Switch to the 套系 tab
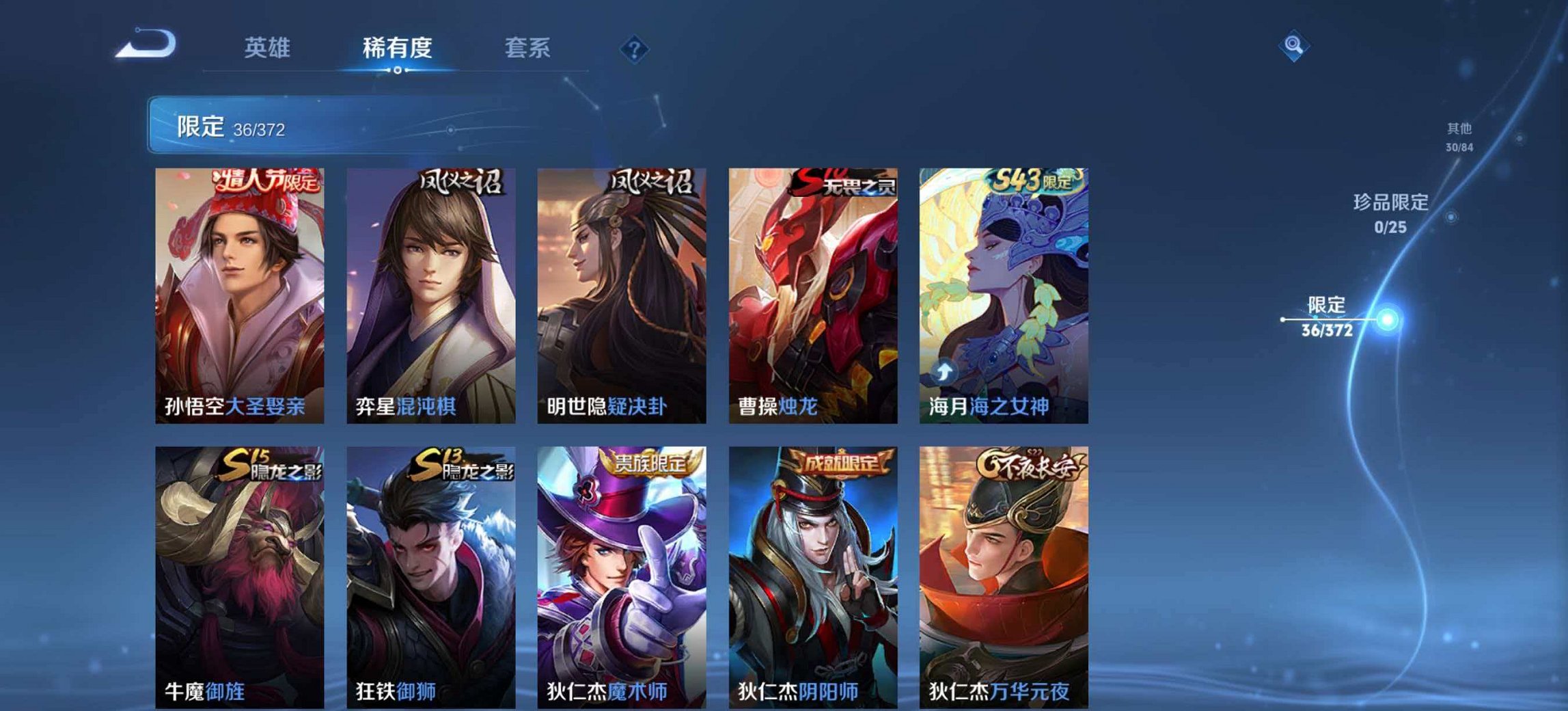The width and height of the screenshot is (1568, 711). [x=529, y=48]
